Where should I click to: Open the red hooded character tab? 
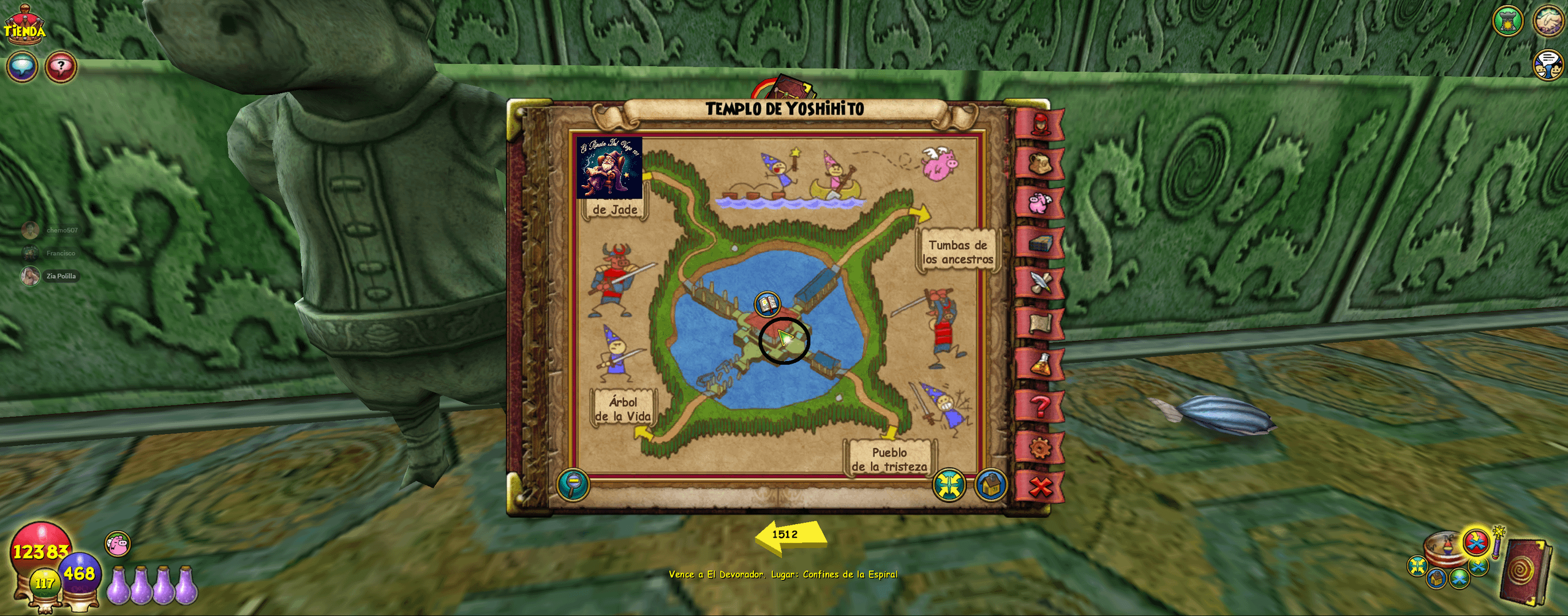pos(1040,124)
